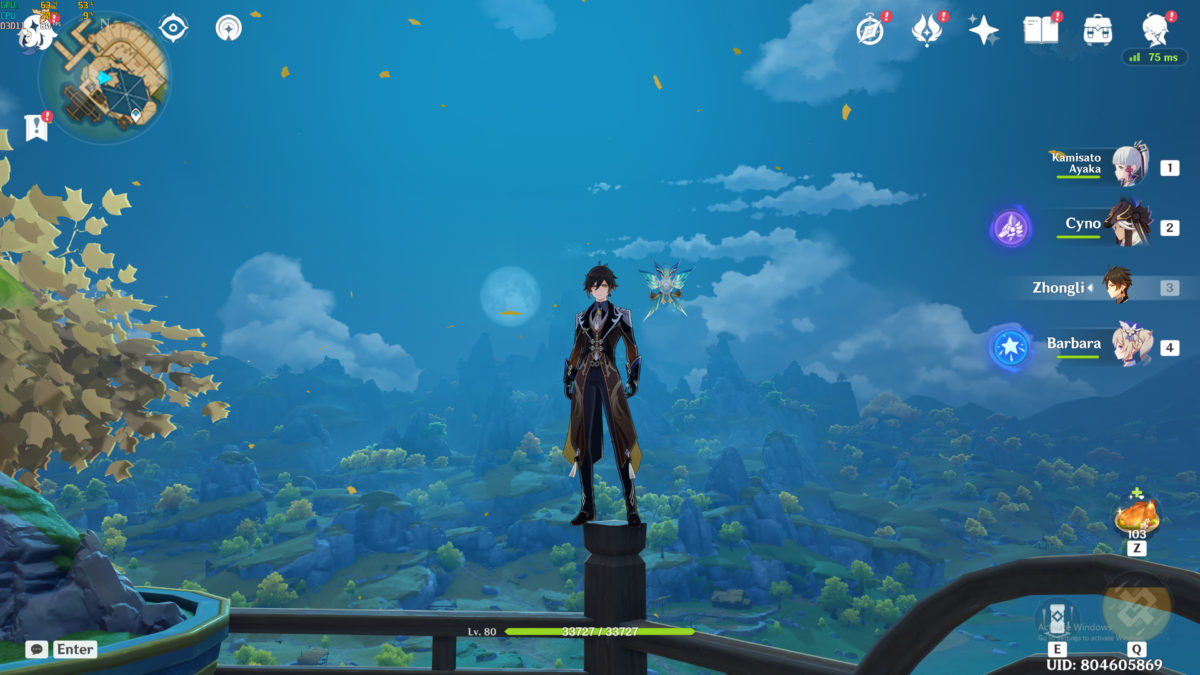Trigger Barbara's blue elemental burst icon
The image size is (1200, 675).
click(1011, 348)
